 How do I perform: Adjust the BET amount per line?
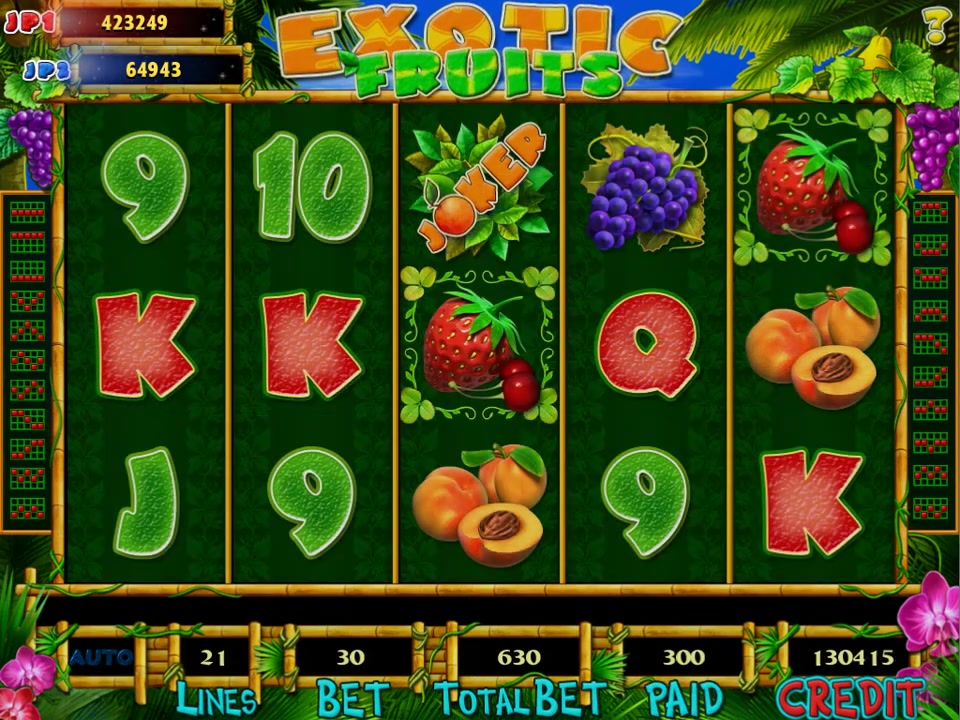pyautogui.click(x=351, y=658)
